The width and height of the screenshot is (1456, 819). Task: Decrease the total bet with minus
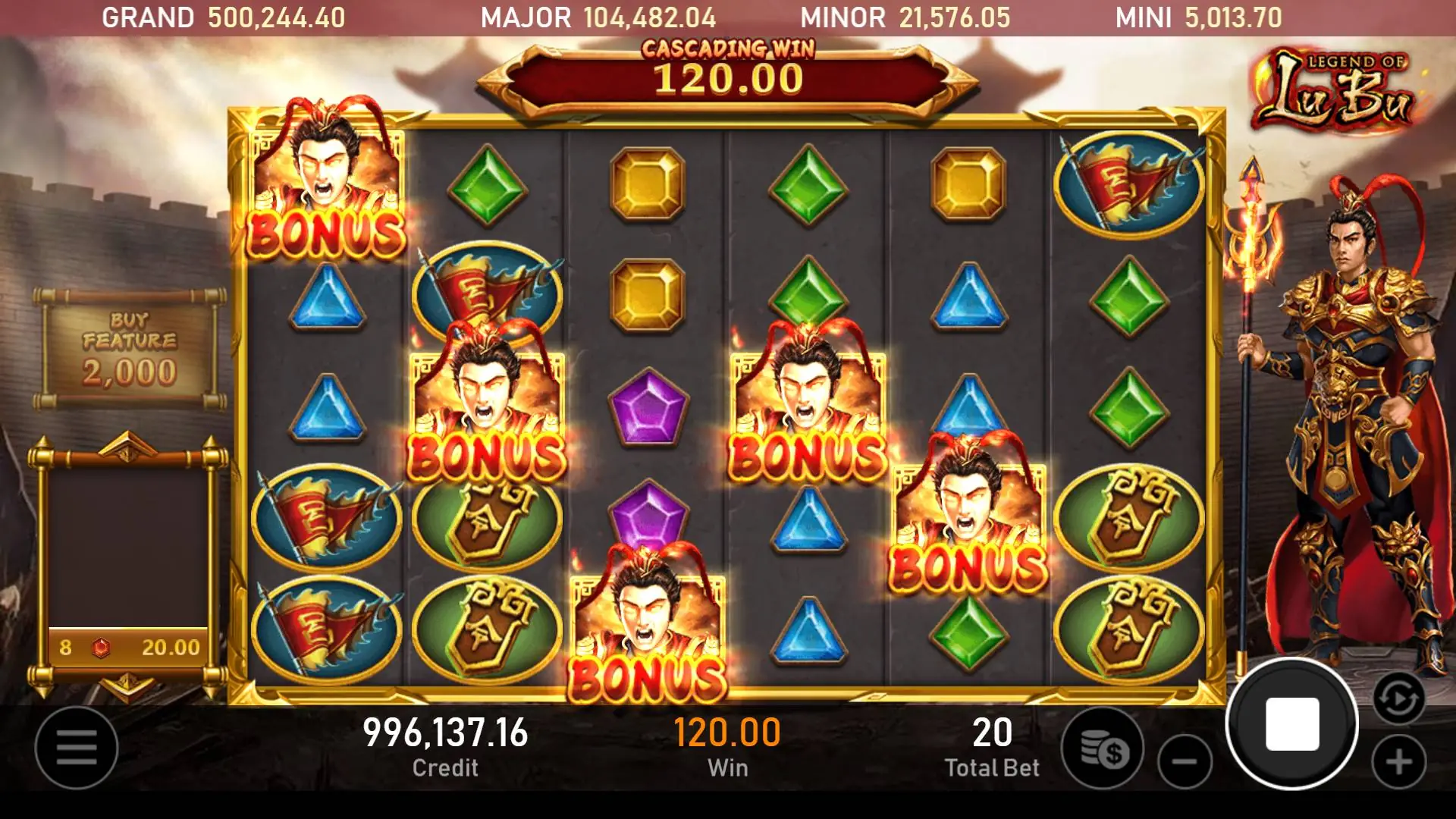[1185, 761]
